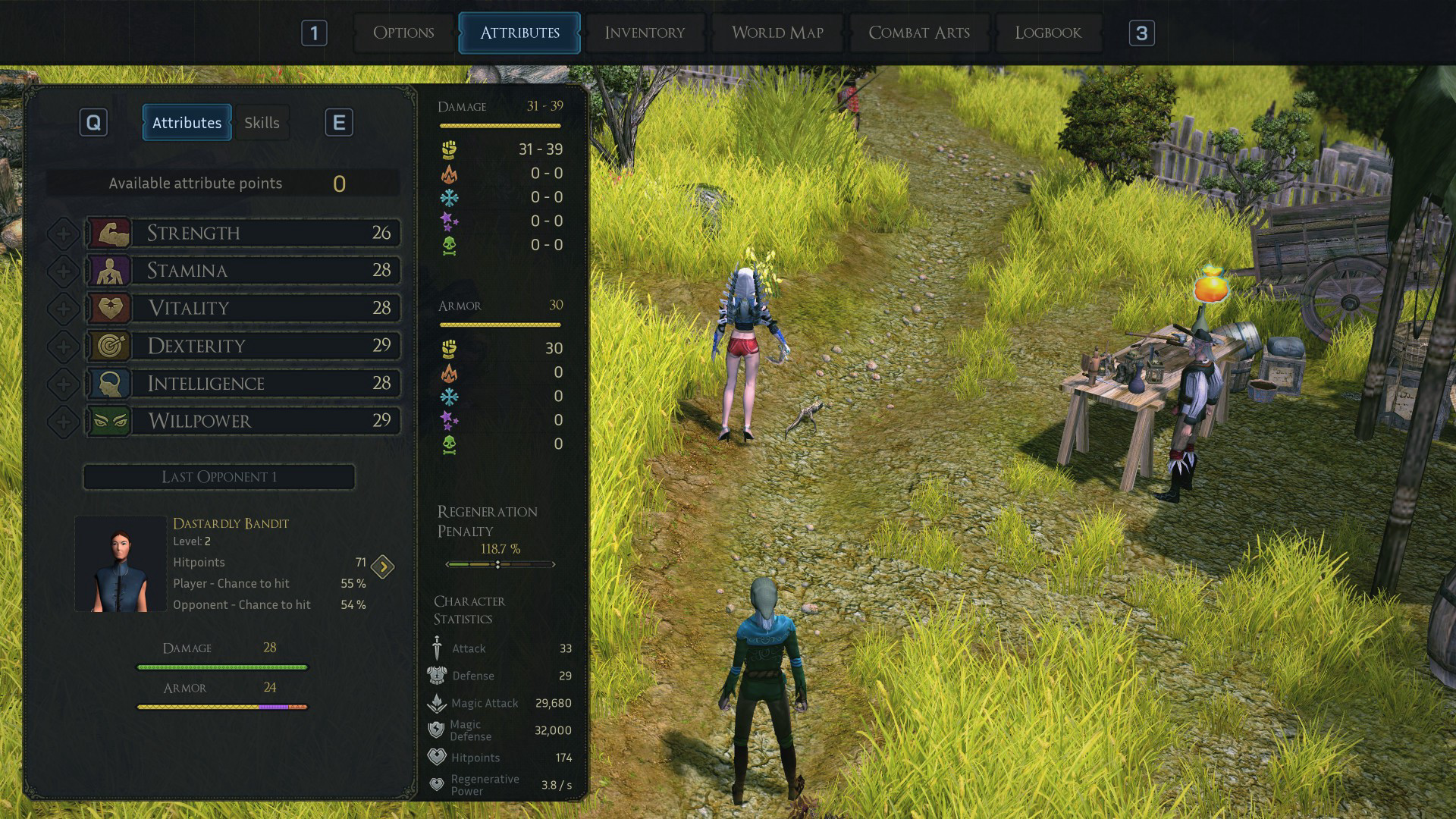Switch to the Inventory tab
The image size is (1456, 819).
point(645,33)
